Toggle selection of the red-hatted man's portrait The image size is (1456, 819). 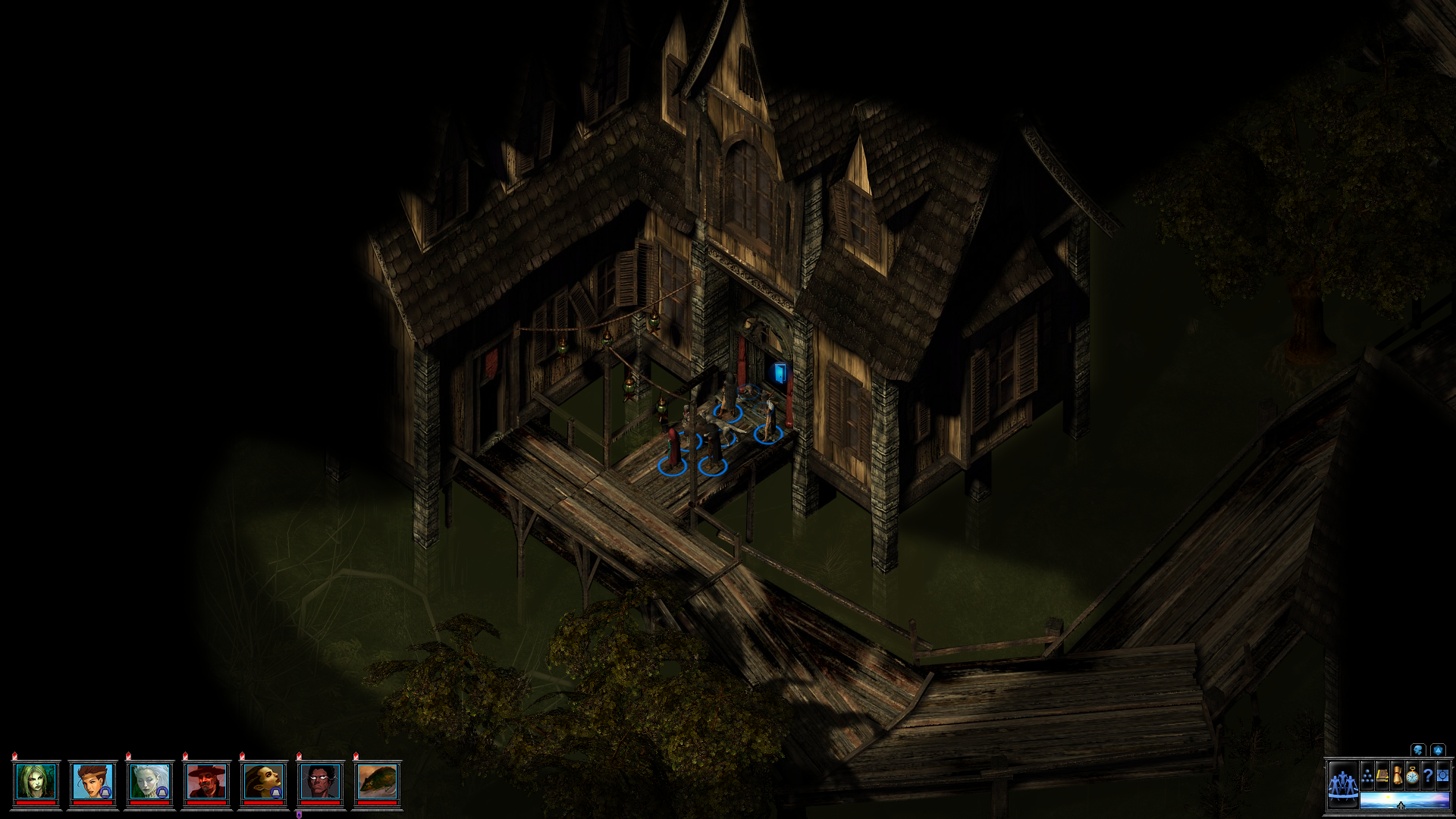(206, 780)
